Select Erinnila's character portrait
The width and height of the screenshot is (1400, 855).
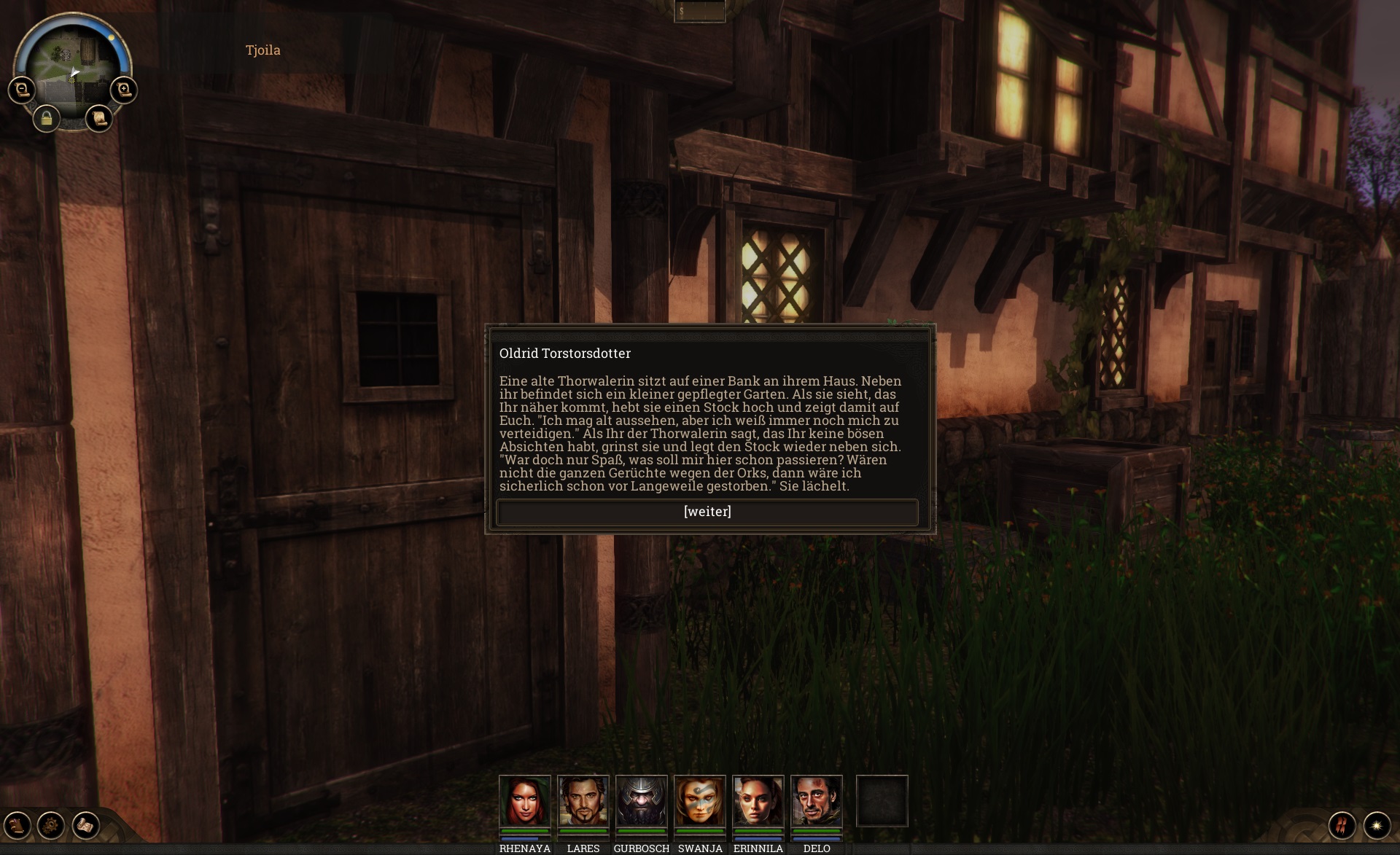click(758, 800)
